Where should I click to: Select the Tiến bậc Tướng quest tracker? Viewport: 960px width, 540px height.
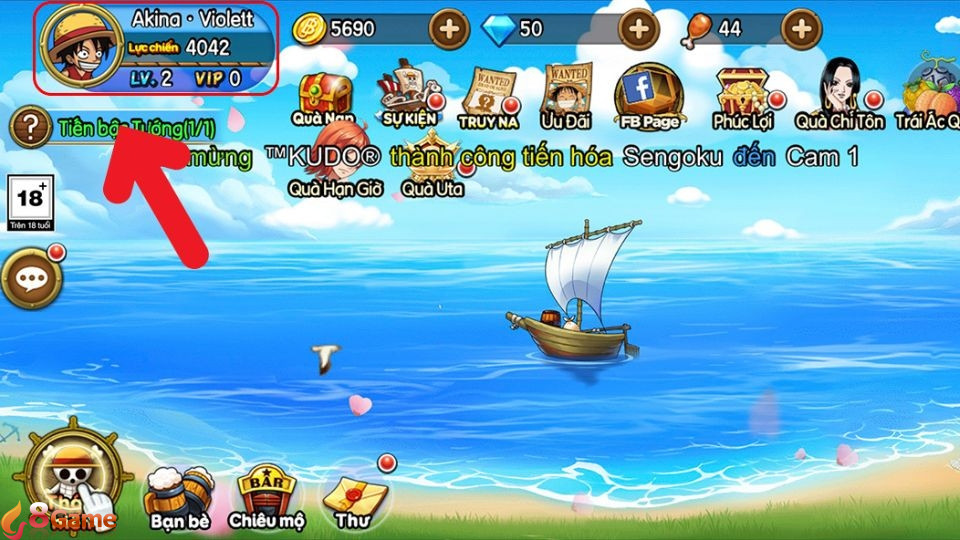136,129
